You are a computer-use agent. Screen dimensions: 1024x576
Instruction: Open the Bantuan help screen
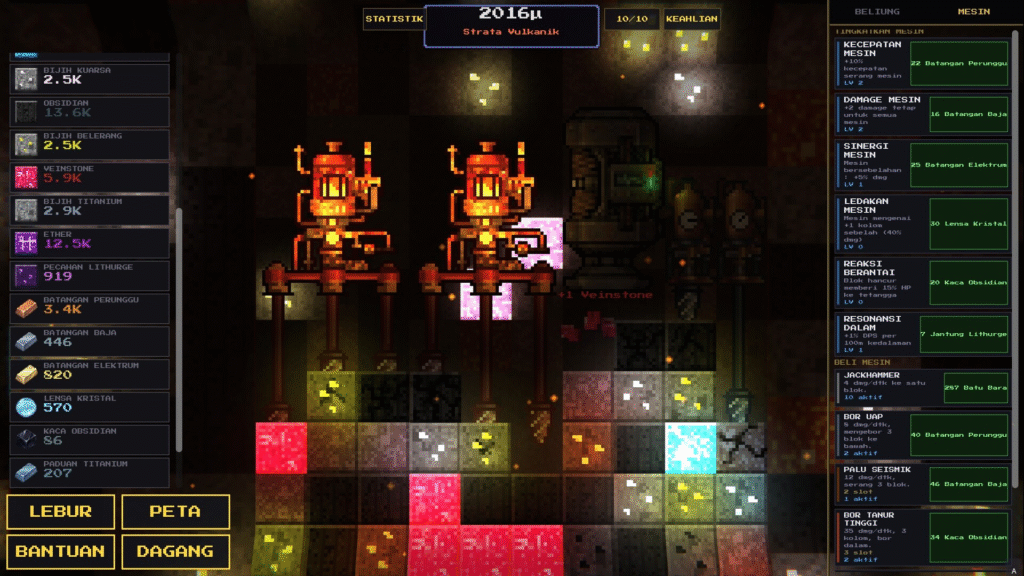coord(60,551)
